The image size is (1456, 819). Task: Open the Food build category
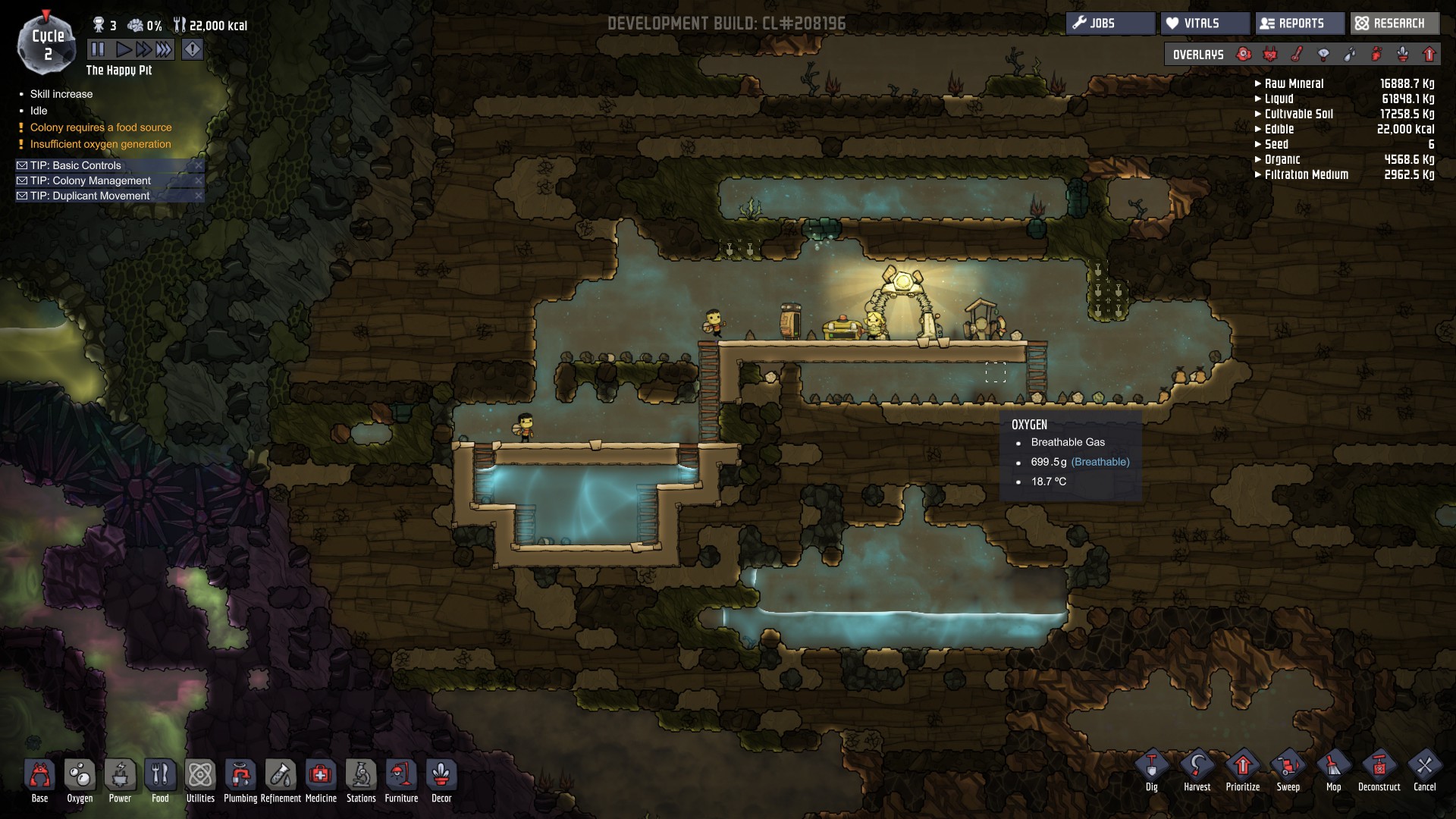pyautogui.click(x=160, y=780)
